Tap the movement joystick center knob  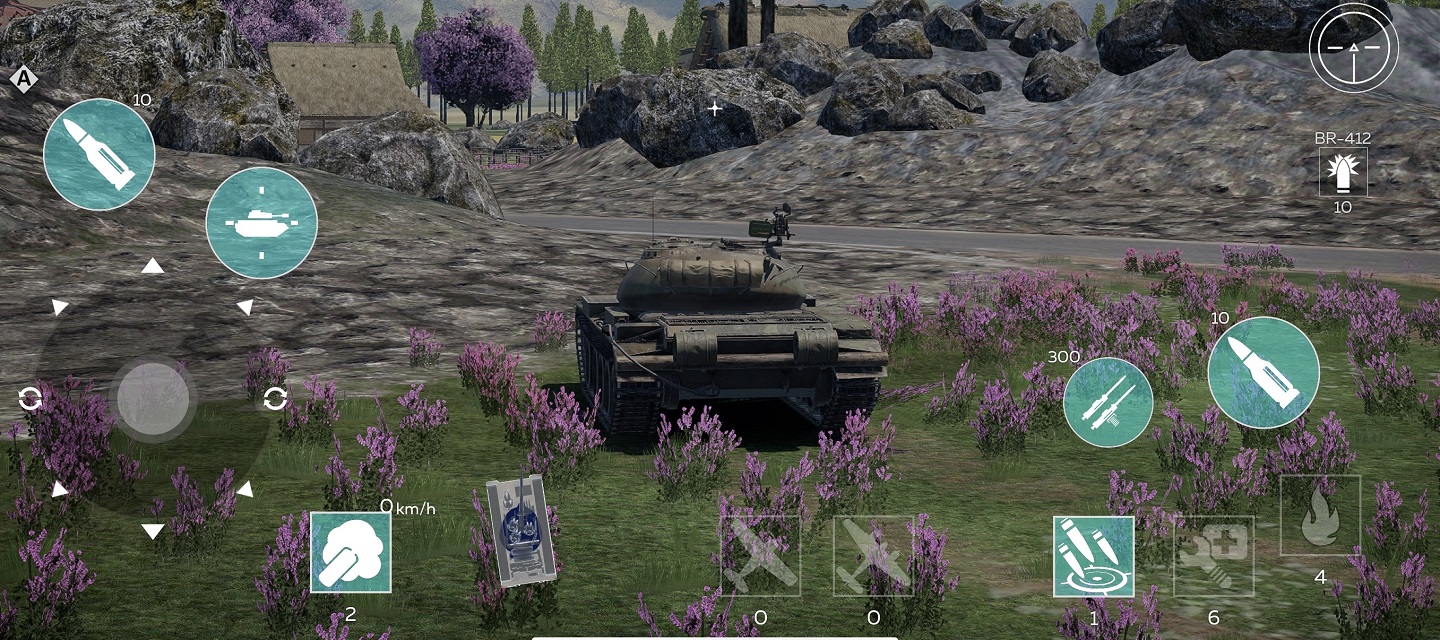(x=152, y=399)
